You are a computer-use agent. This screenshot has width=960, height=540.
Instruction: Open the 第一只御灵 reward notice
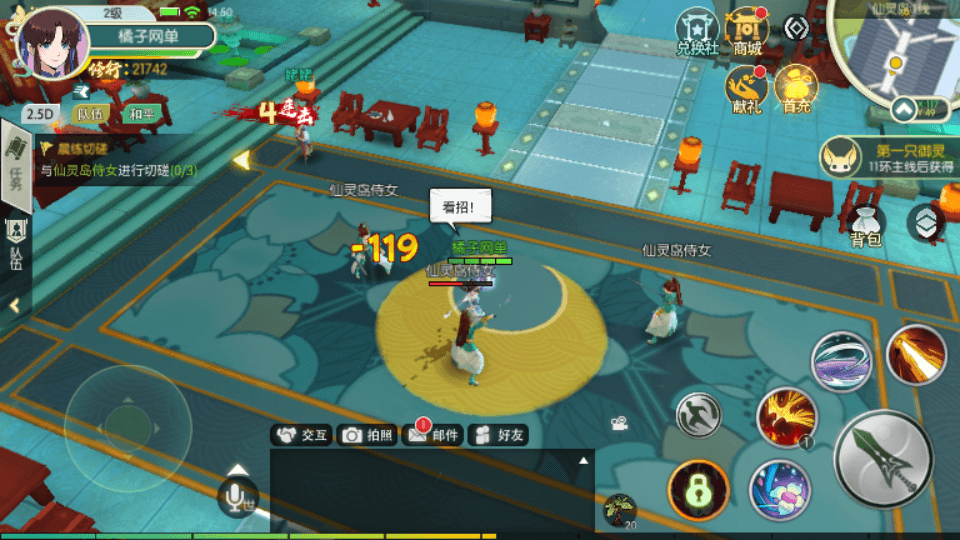tap(881, 157)
